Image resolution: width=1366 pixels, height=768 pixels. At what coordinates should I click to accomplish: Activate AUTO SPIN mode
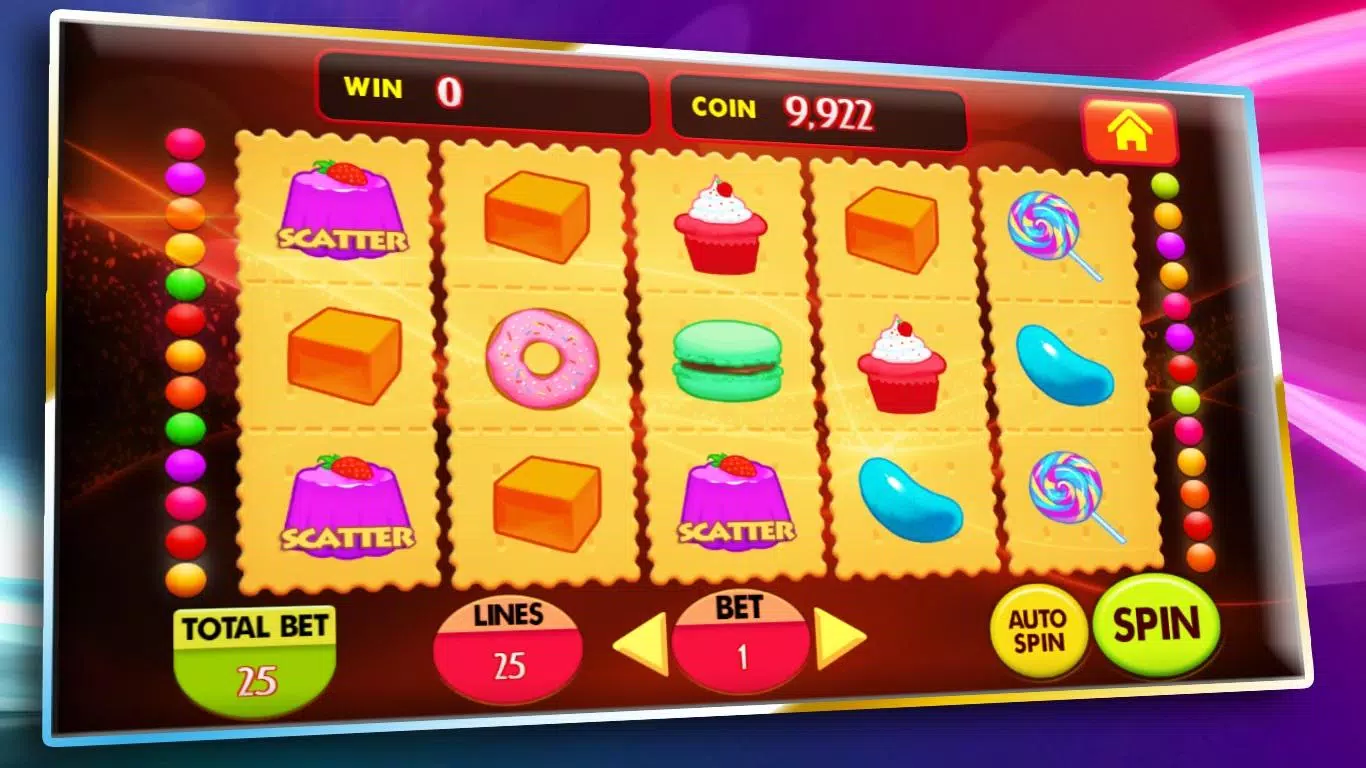click(1040, 630)
